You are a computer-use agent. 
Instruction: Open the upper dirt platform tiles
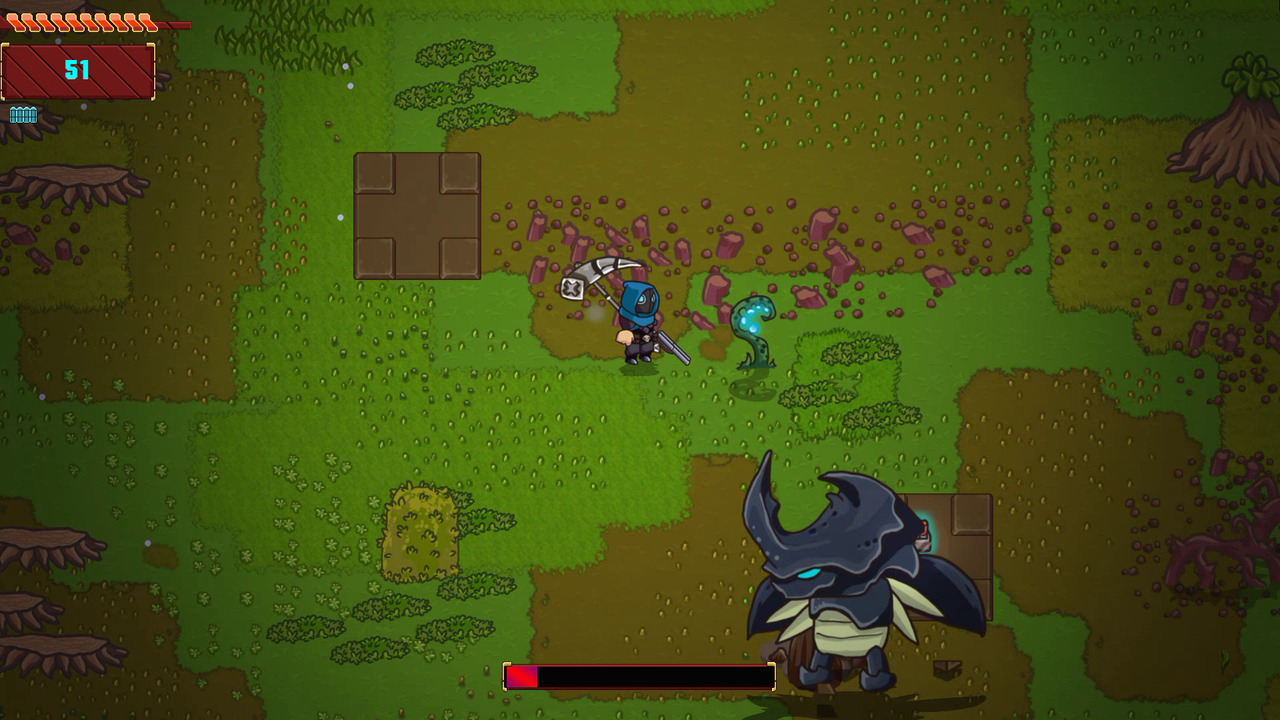click(x=417, y=215)
